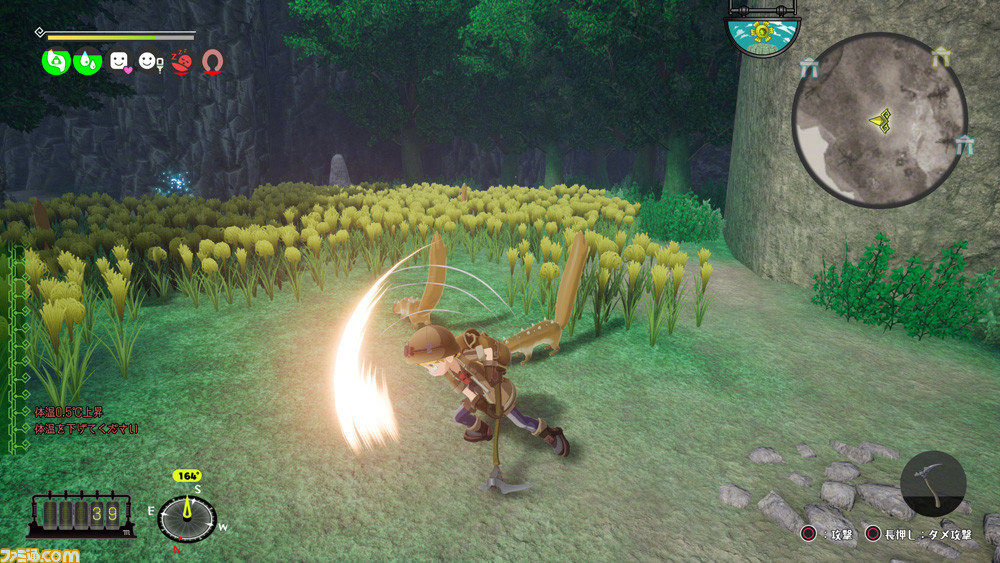Viewport: 1000px width, 563px height.
Task: Select the equipped pickaxe weapon icon
Action: coord(932,484)
